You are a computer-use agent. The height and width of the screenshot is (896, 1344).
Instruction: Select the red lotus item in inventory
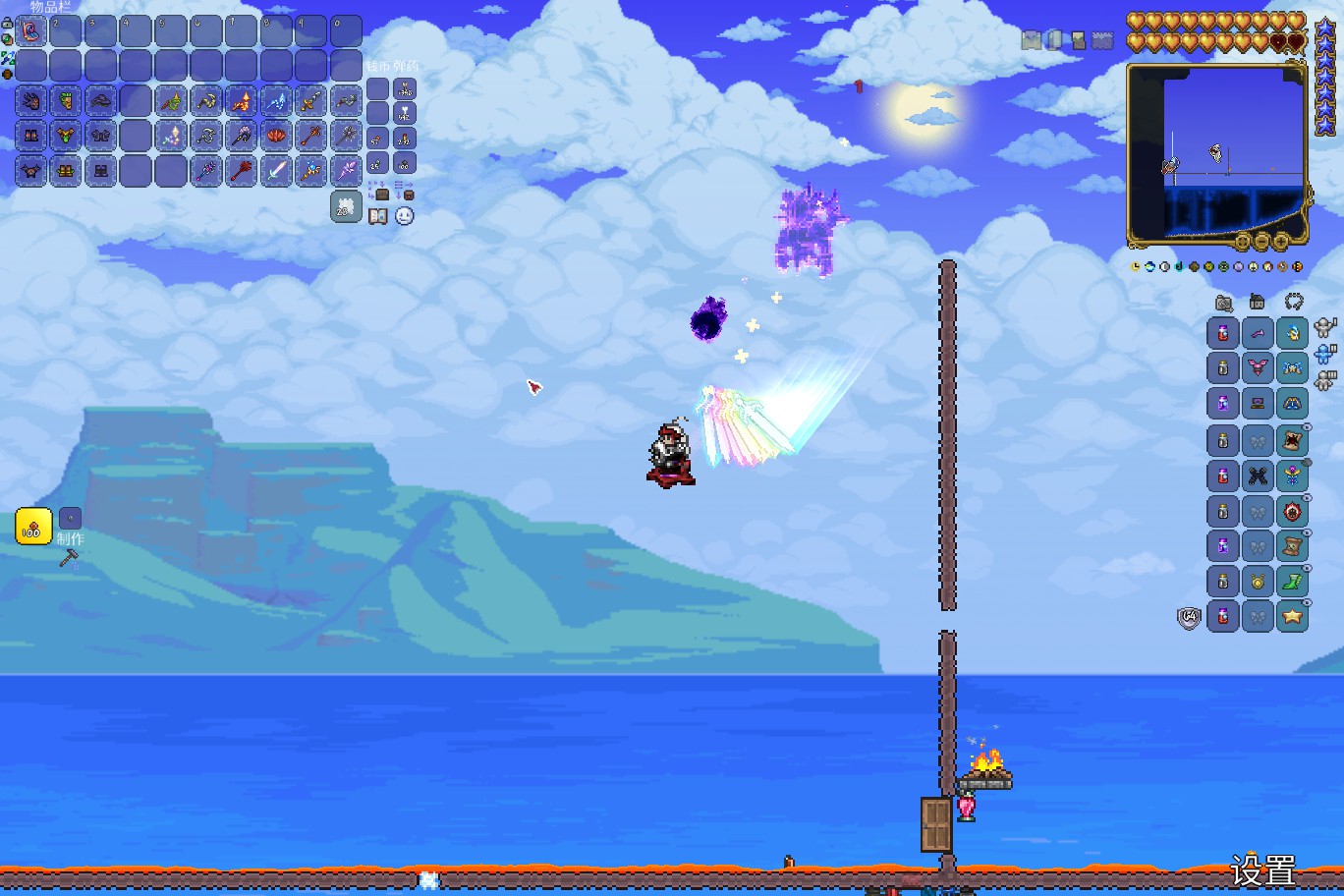[x=276, y=136]
